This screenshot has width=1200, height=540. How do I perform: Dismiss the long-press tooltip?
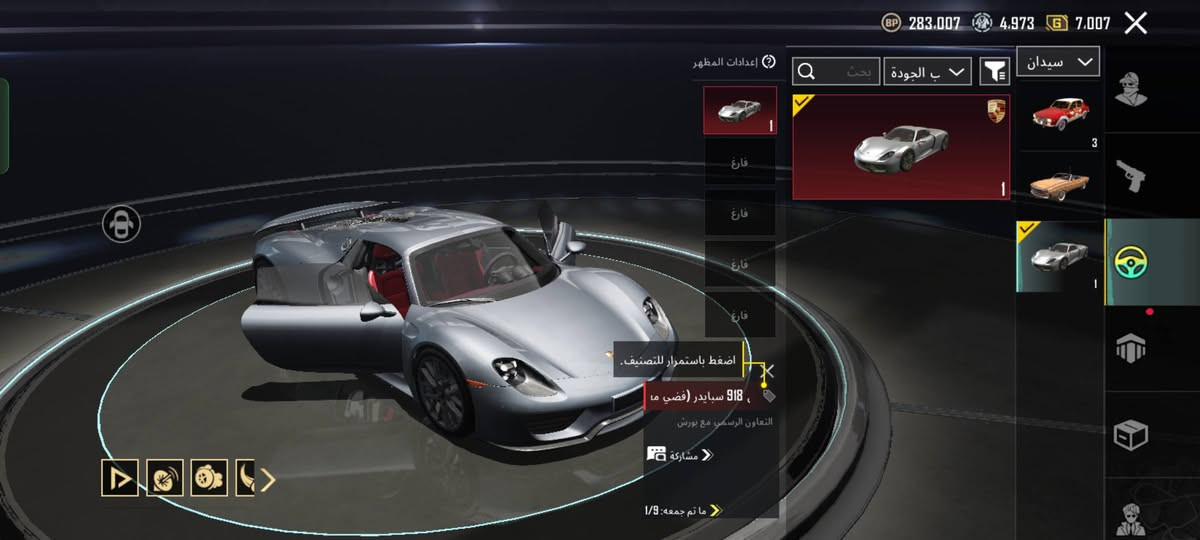tap(768, 371)
